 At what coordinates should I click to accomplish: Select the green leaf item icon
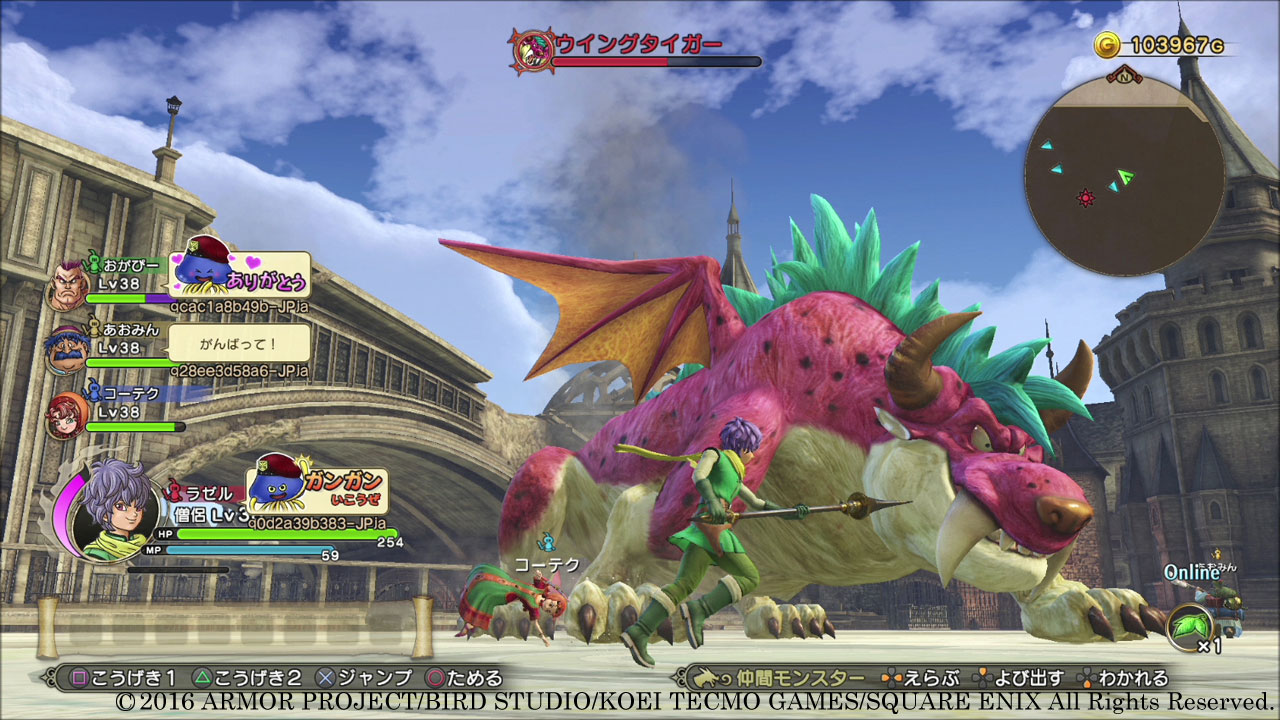tap(1188, 624)
